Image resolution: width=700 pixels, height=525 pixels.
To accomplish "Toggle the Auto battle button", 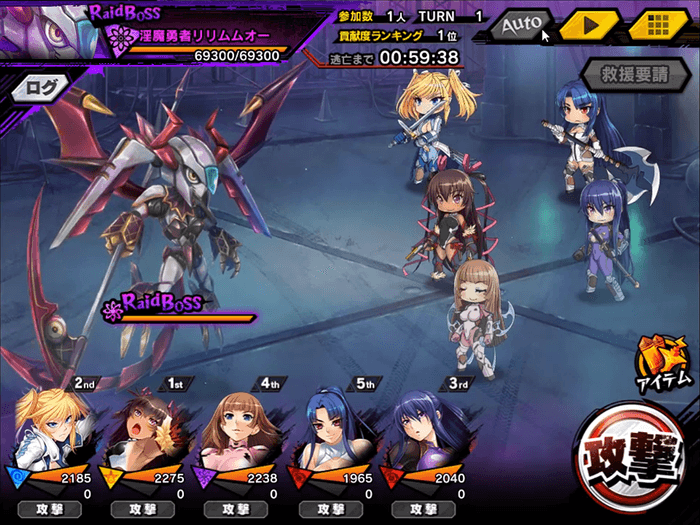I will pos(520,24).
